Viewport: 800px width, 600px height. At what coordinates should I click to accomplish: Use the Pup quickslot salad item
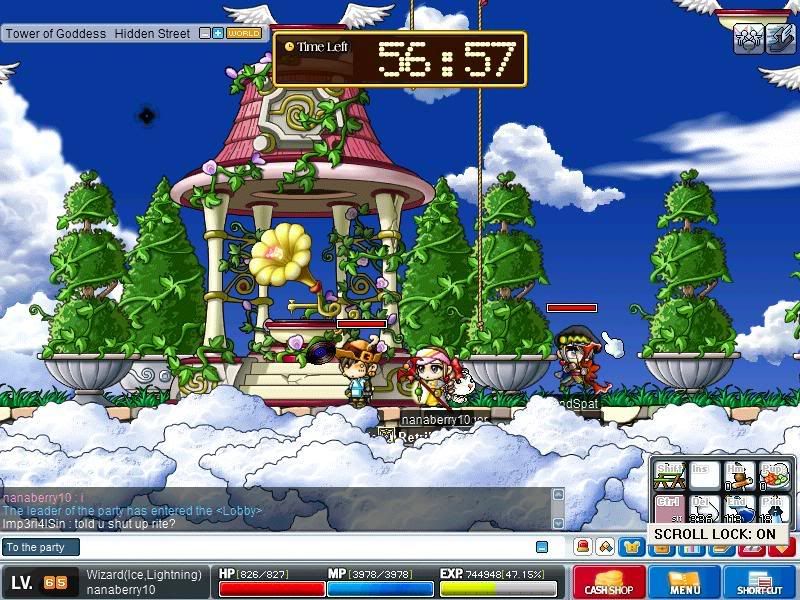click(x=774, y=476)
